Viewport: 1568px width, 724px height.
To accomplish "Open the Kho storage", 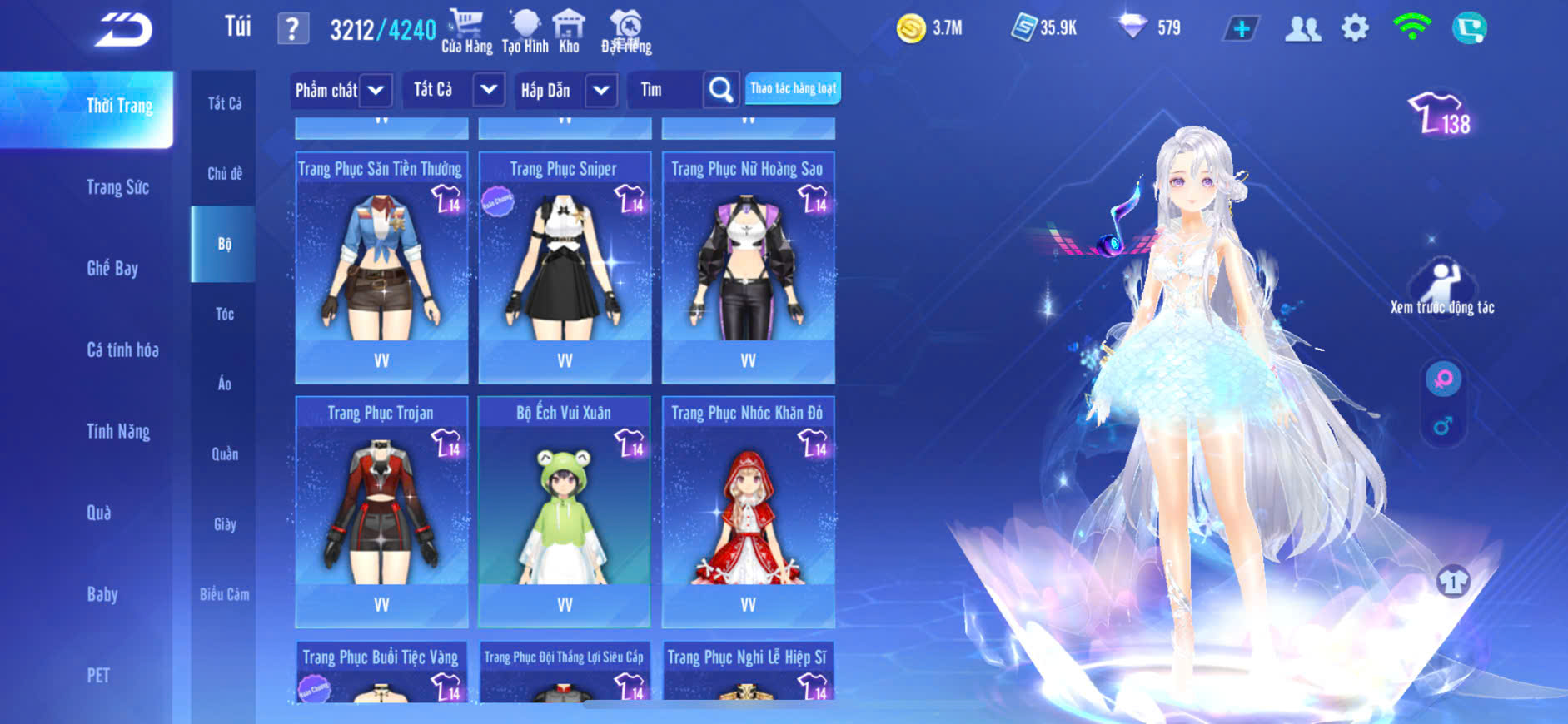I will tap(569, 32).
